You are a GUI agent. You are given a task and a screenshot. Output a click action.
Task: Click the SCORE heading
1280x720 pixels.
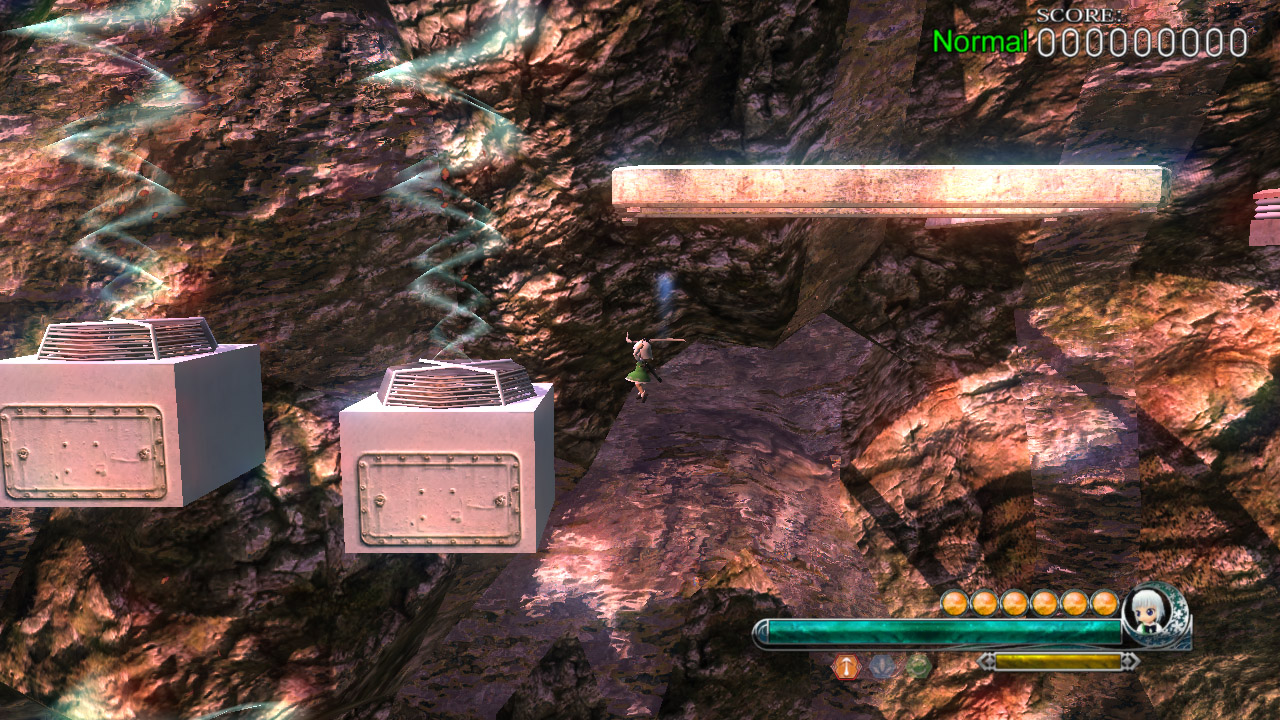pyautogui.click(x=1082, y=15)
